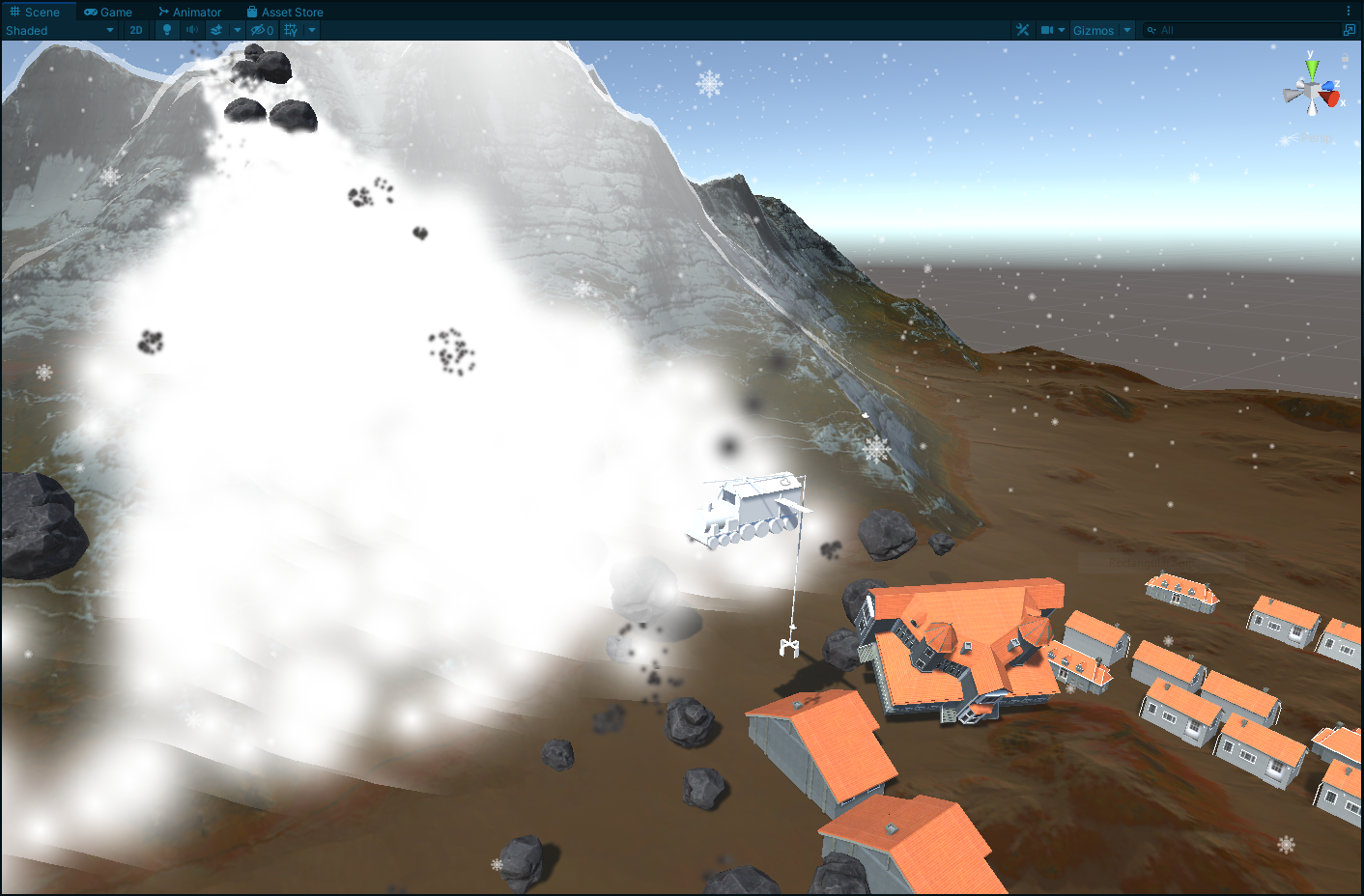
Task: Toggle scene effects such as skybox and fog
Action: point(216,30)
